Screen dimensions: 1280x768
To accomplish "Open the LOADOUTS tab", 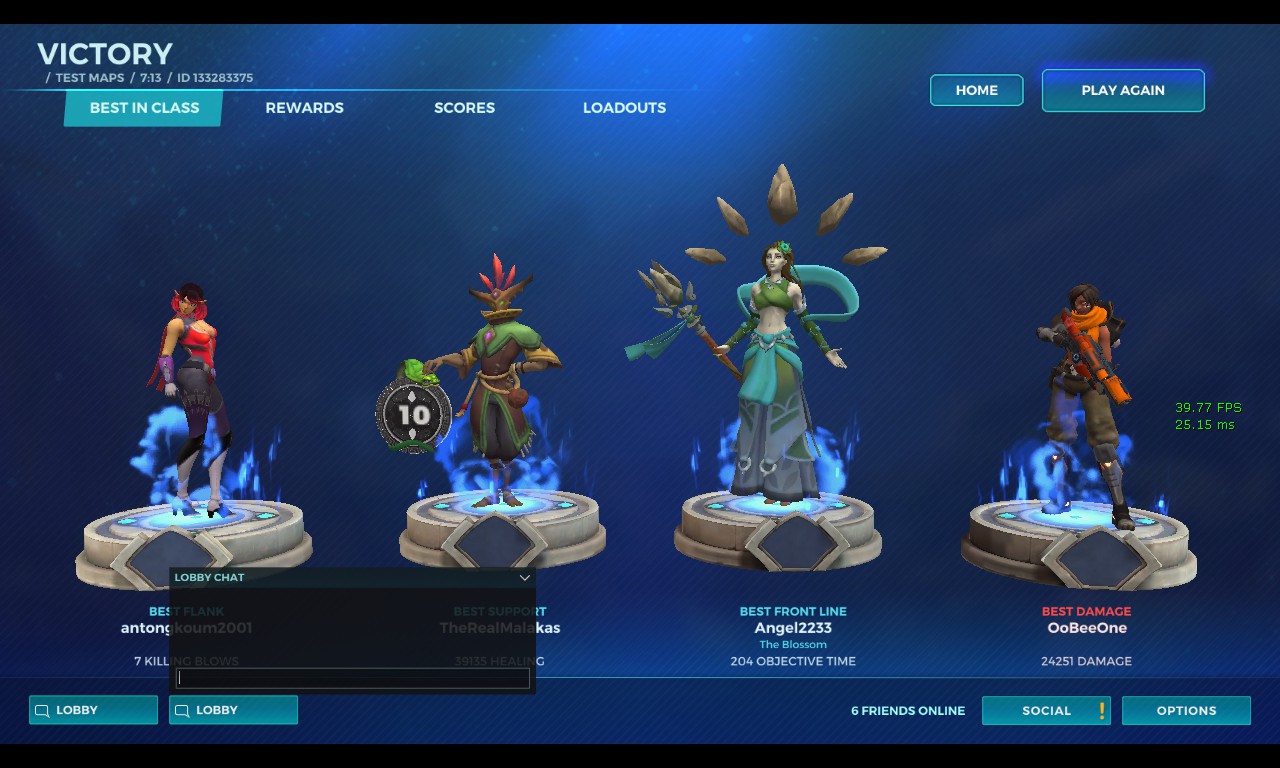I will tap(624, 108).
